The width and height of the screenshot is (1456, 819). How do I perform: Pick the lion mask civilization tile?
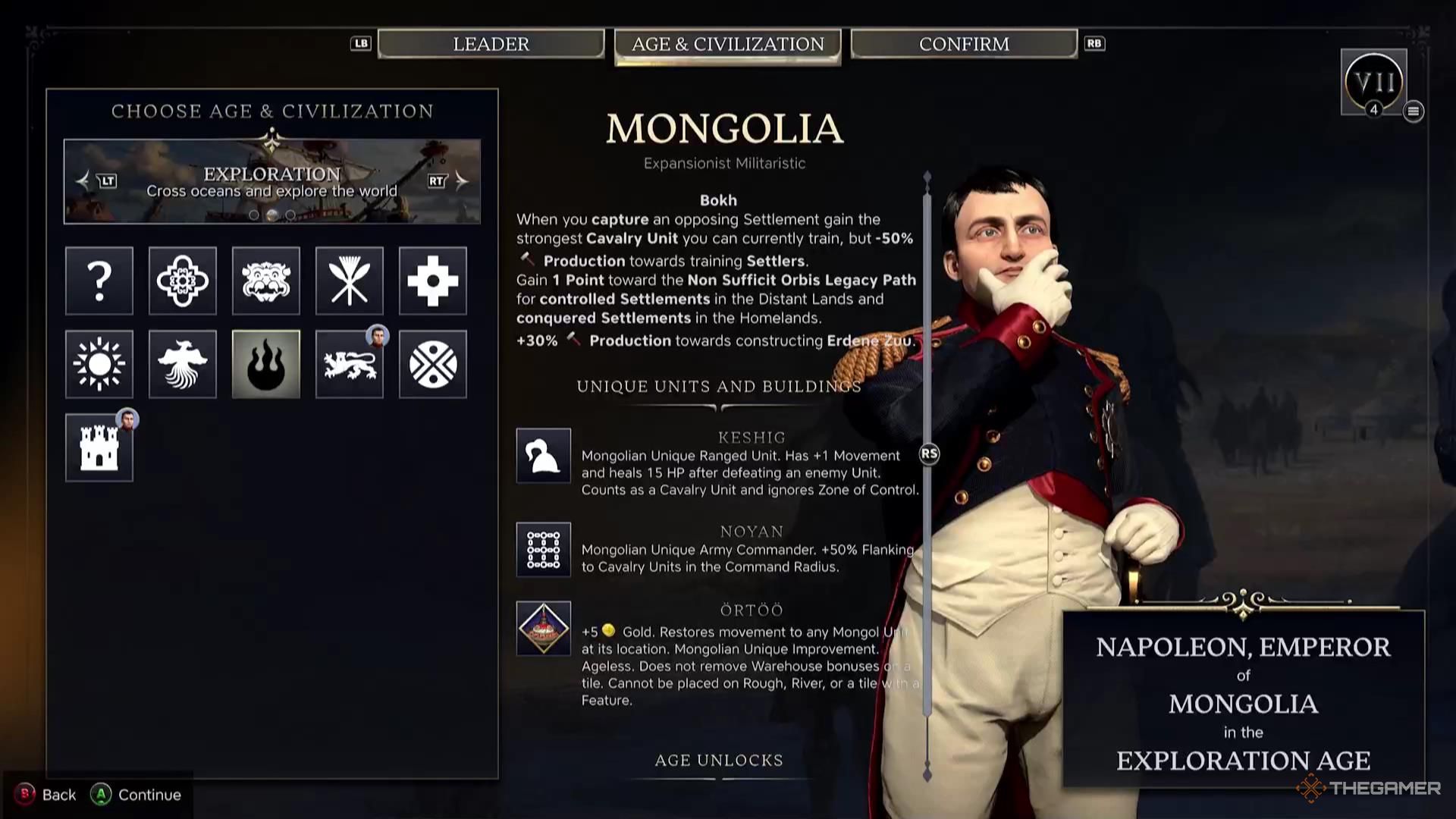click(266, 281)
